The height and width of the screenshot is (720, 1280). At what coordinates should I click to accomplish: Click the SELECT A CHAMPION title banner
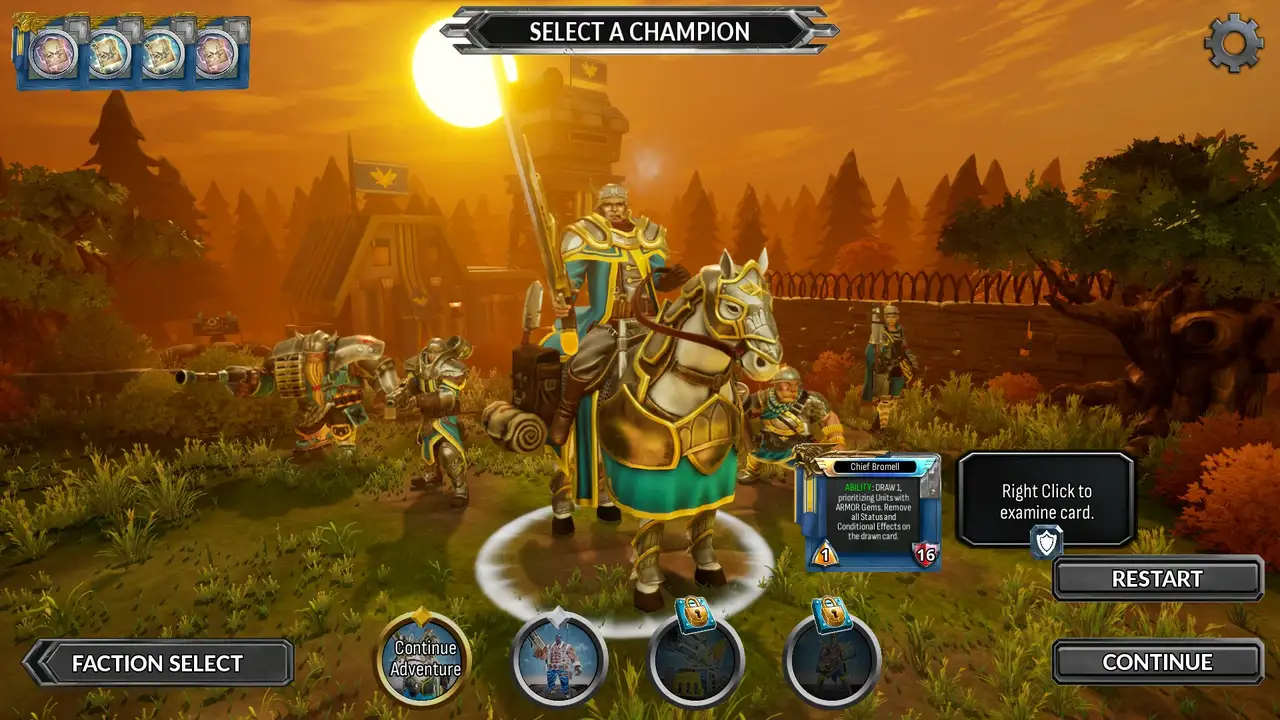click(640, 31)
